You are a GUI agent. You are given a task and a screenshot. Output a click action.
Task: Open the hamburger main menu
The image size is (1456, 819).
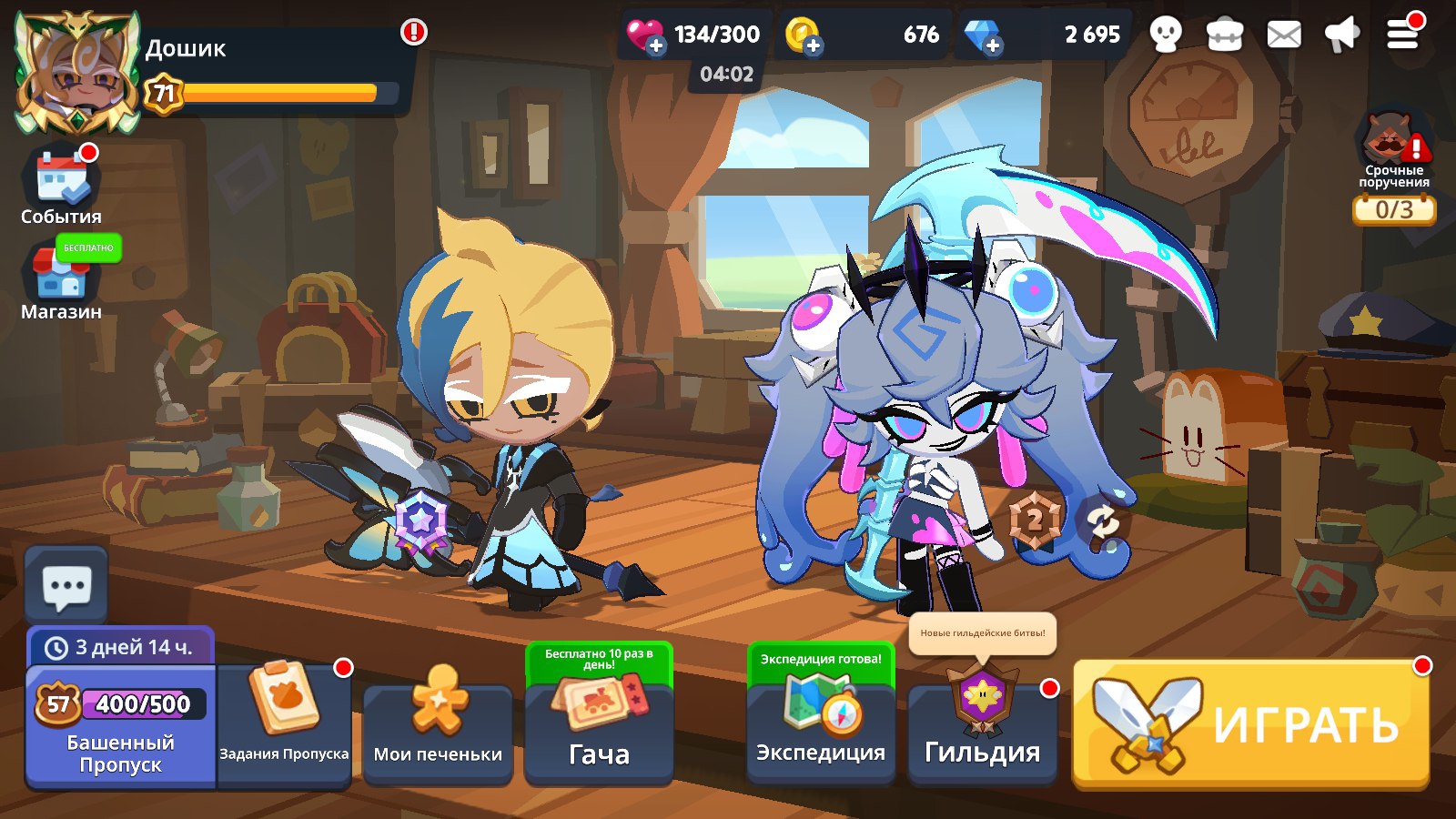coord(1402,35)
